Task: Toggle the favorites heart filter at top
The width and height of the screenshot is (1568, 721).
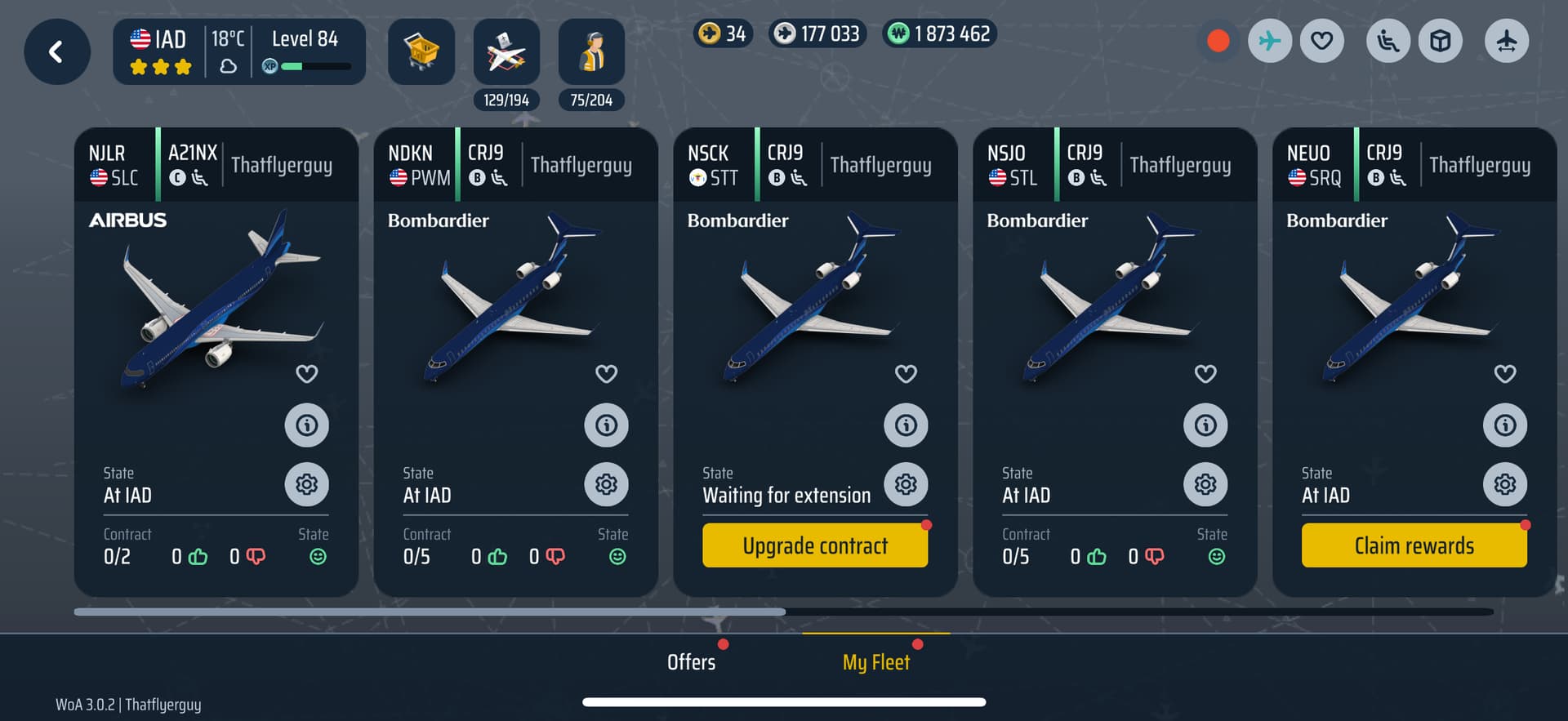Action: tap(1322, 41)
